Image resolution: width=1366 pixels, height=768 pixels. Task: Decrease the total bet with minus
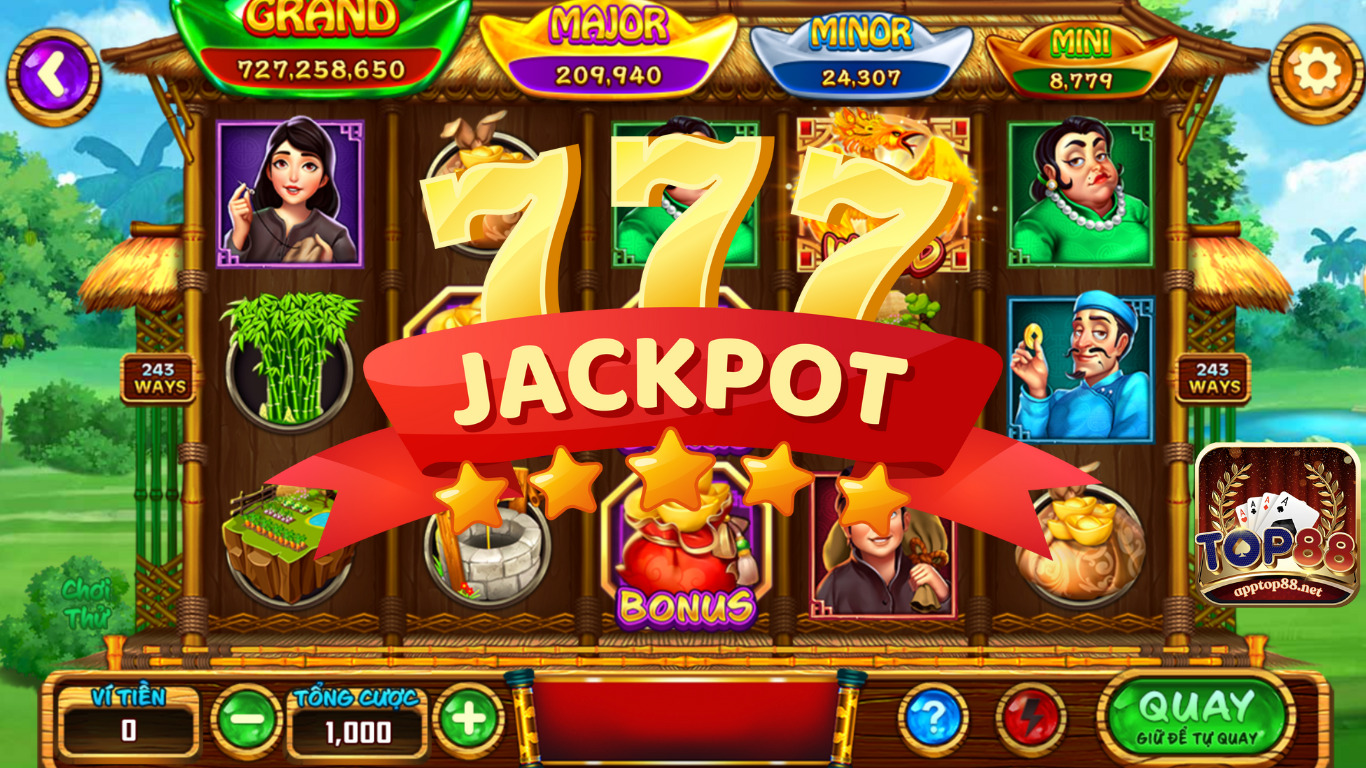(x=245, y=719)
